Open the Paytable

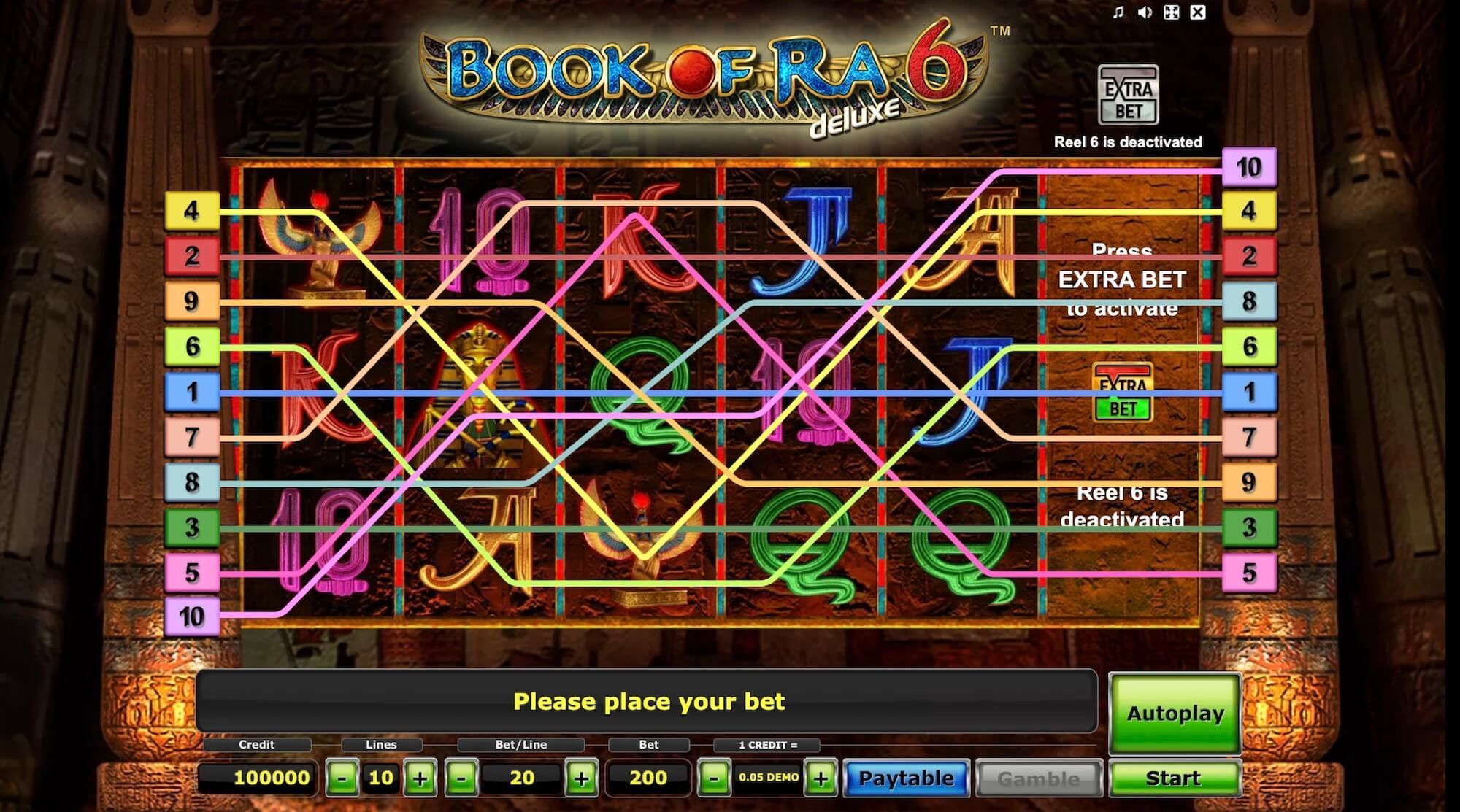point(907,778)
